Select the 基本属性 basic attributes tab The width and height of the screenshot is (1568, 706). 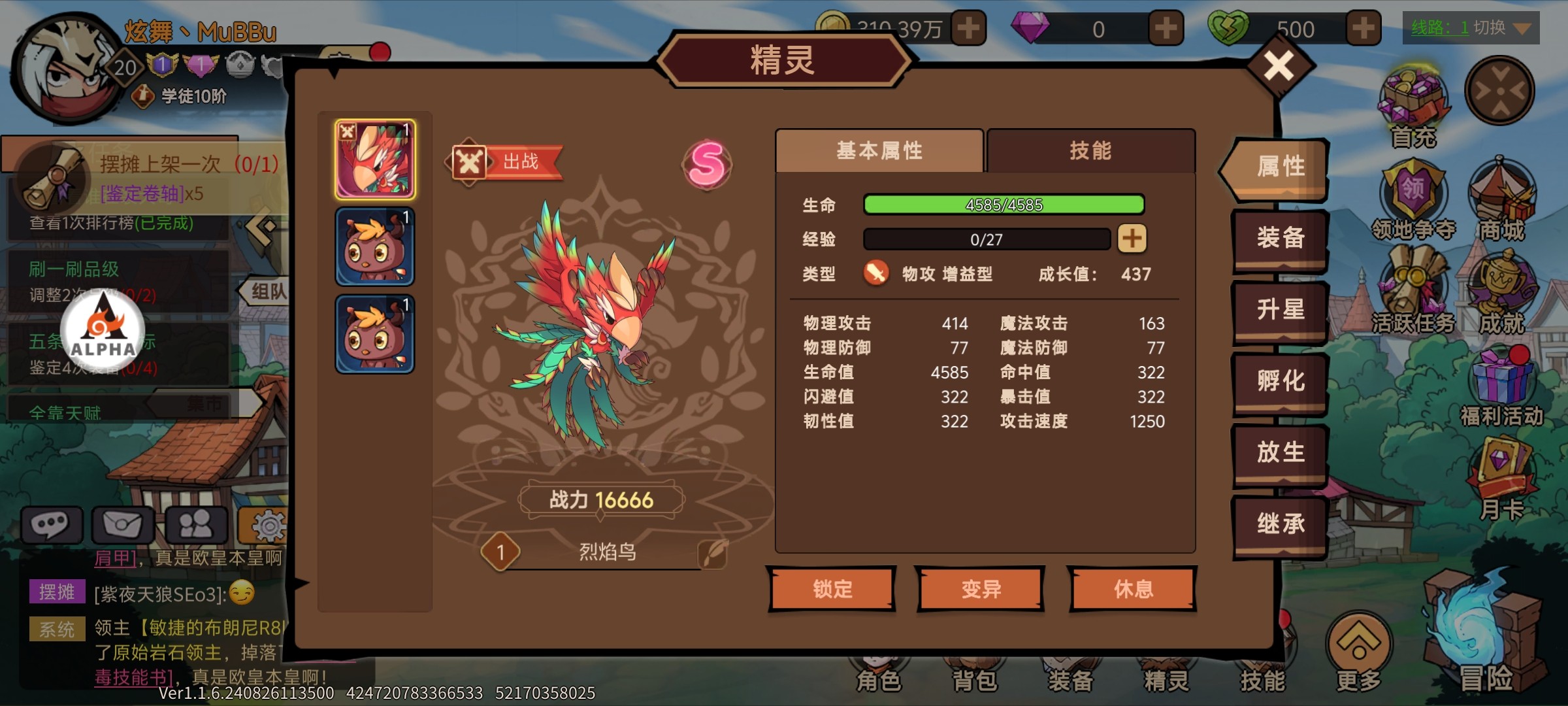coord(879,151)
